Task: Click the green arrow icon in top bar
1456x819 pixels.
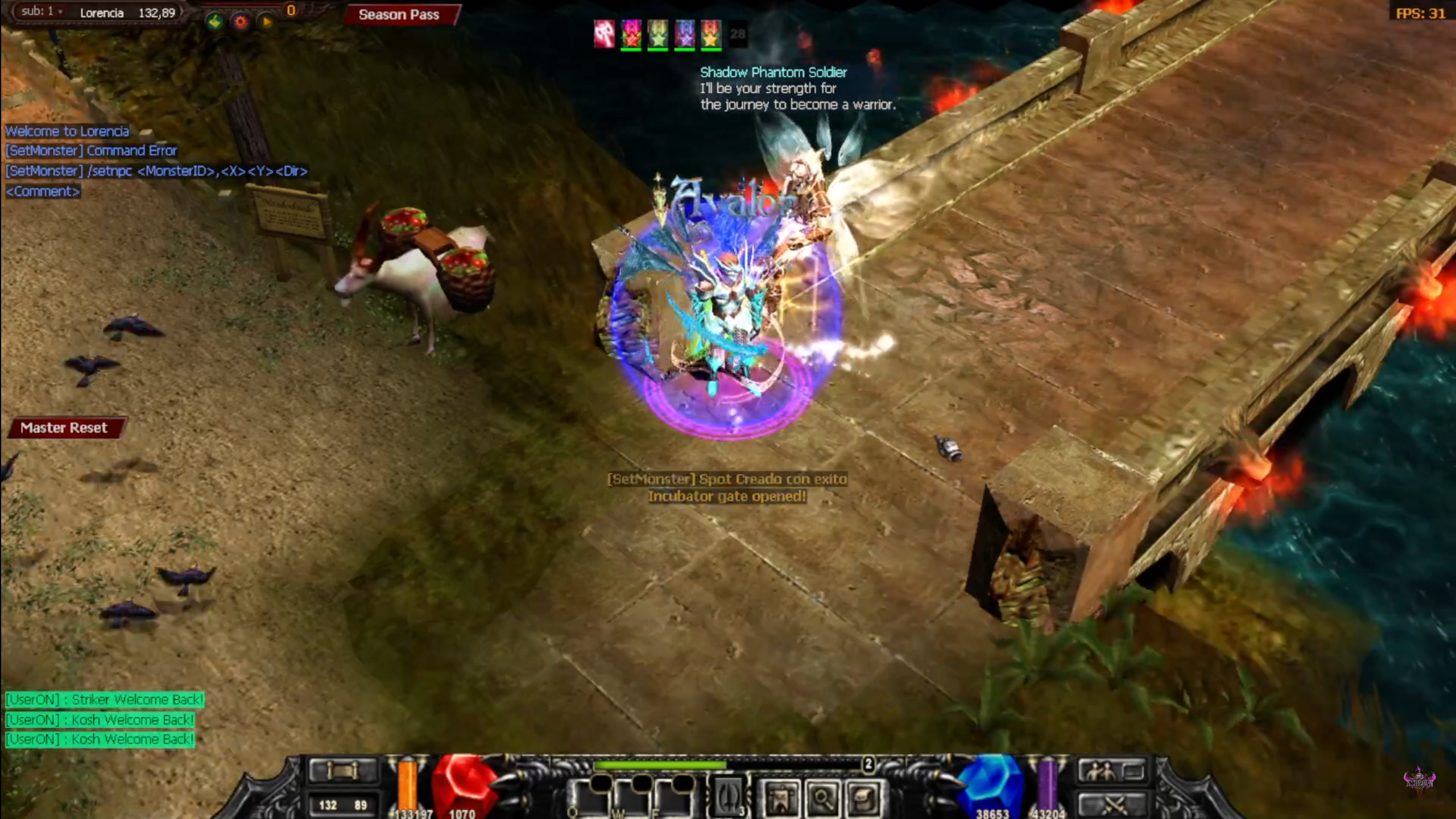Action: (x=214, y=22)
